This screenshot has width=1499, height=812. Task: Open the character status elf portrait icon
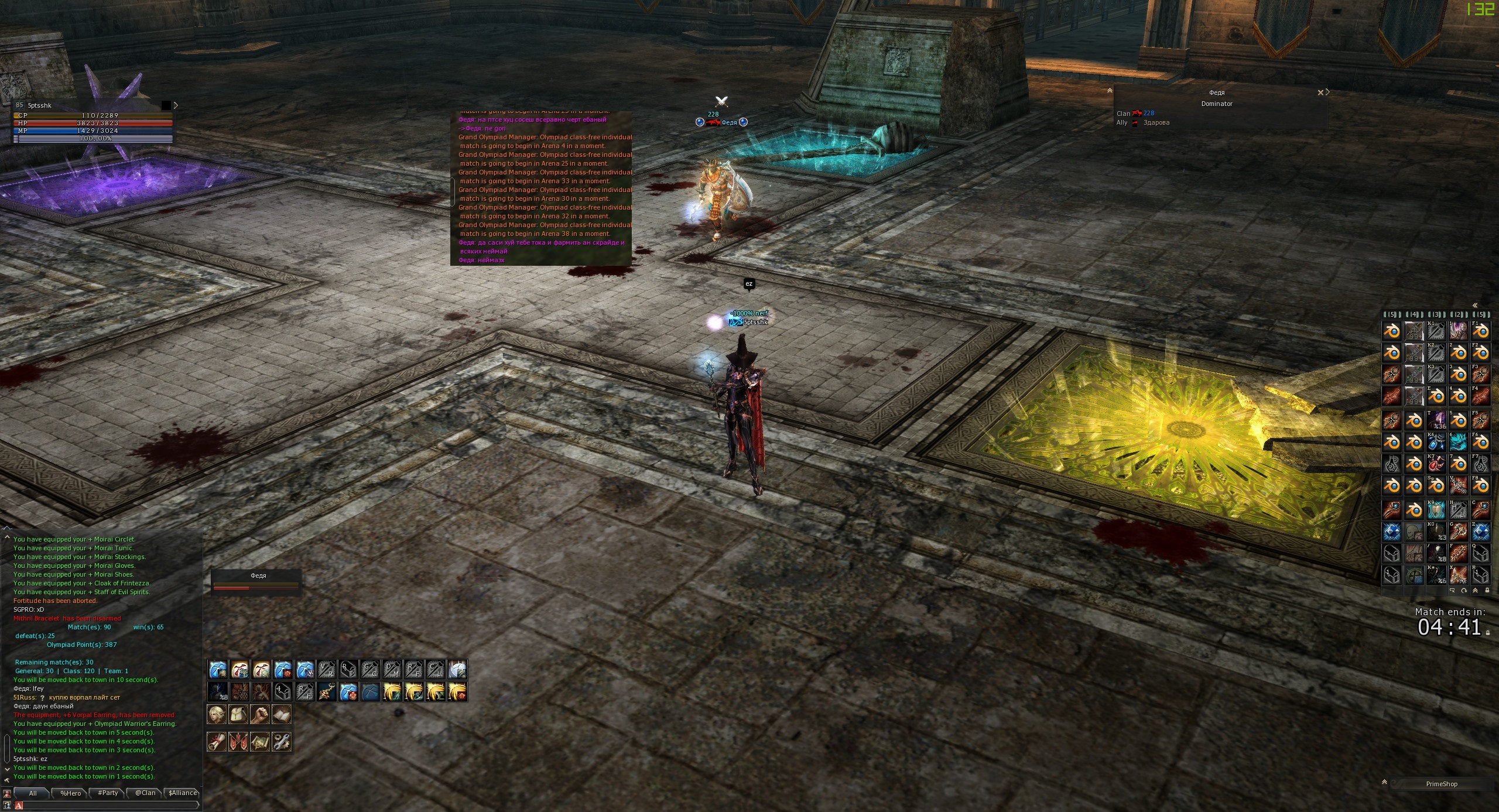click(217, 714)
